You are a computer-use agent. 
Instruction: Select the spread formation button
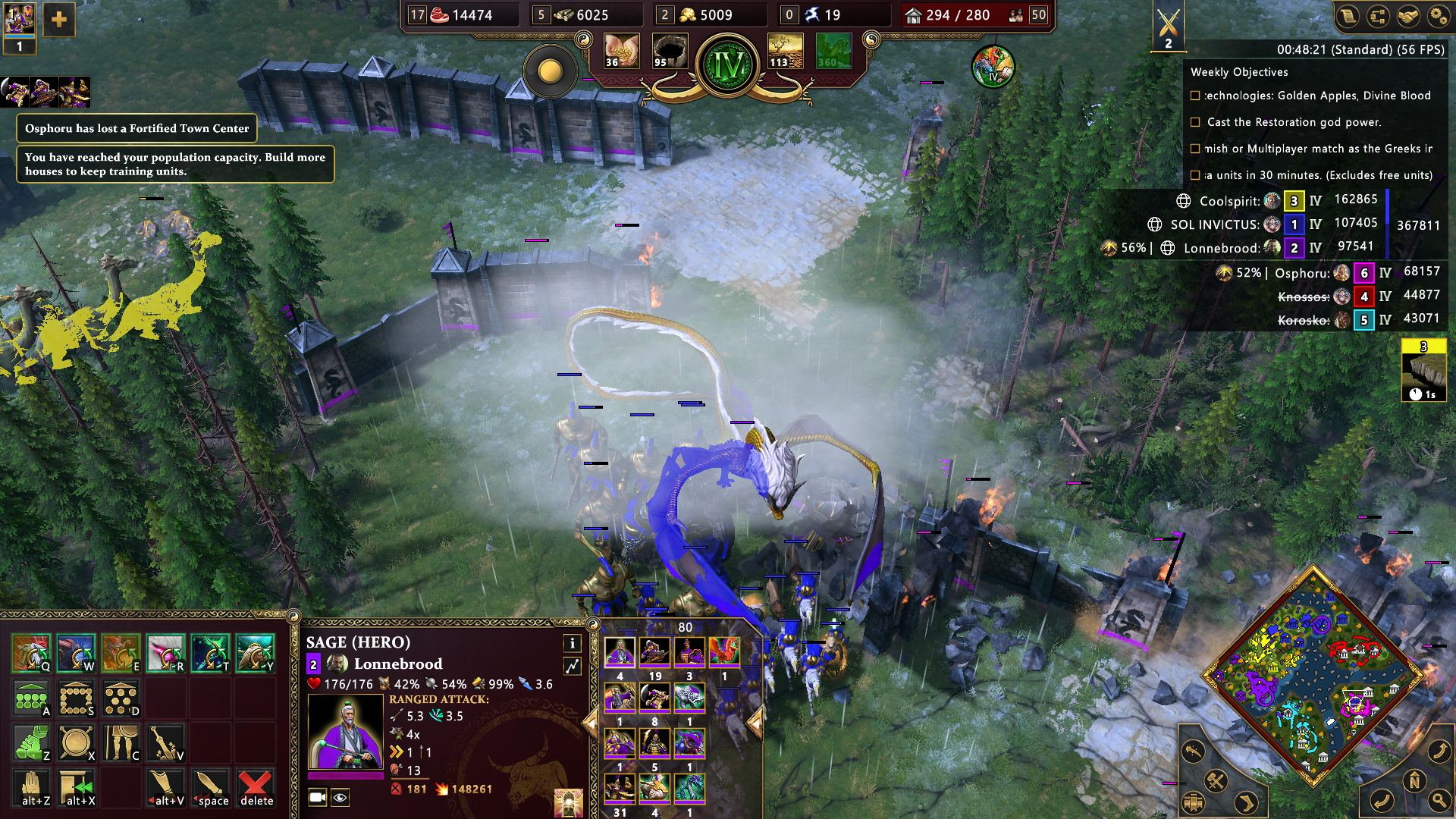121,698
